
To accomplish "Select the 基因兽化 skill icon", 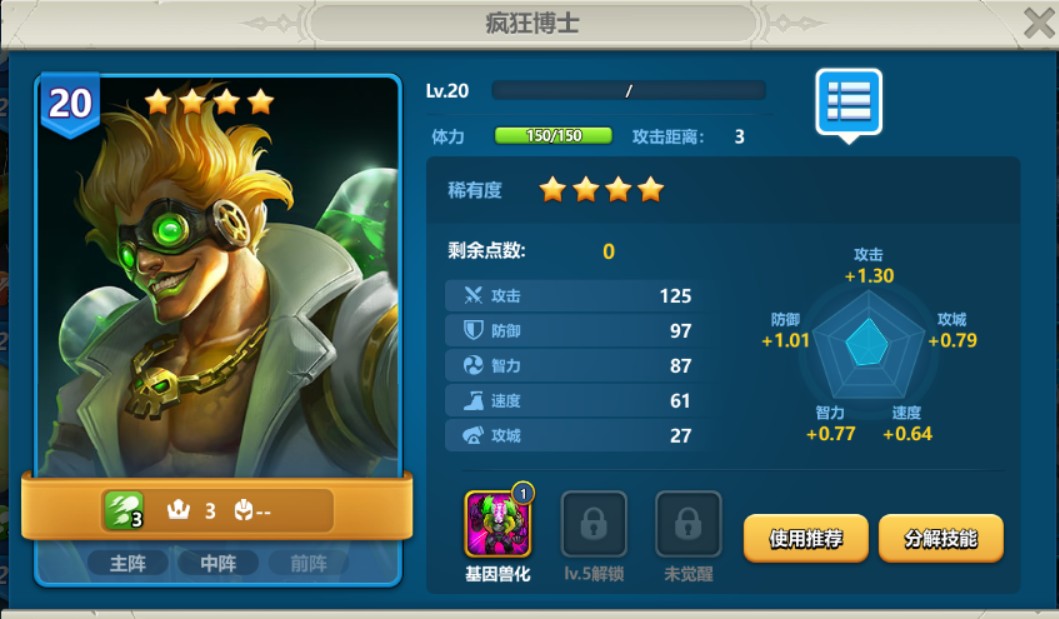I will click(498, 524).
